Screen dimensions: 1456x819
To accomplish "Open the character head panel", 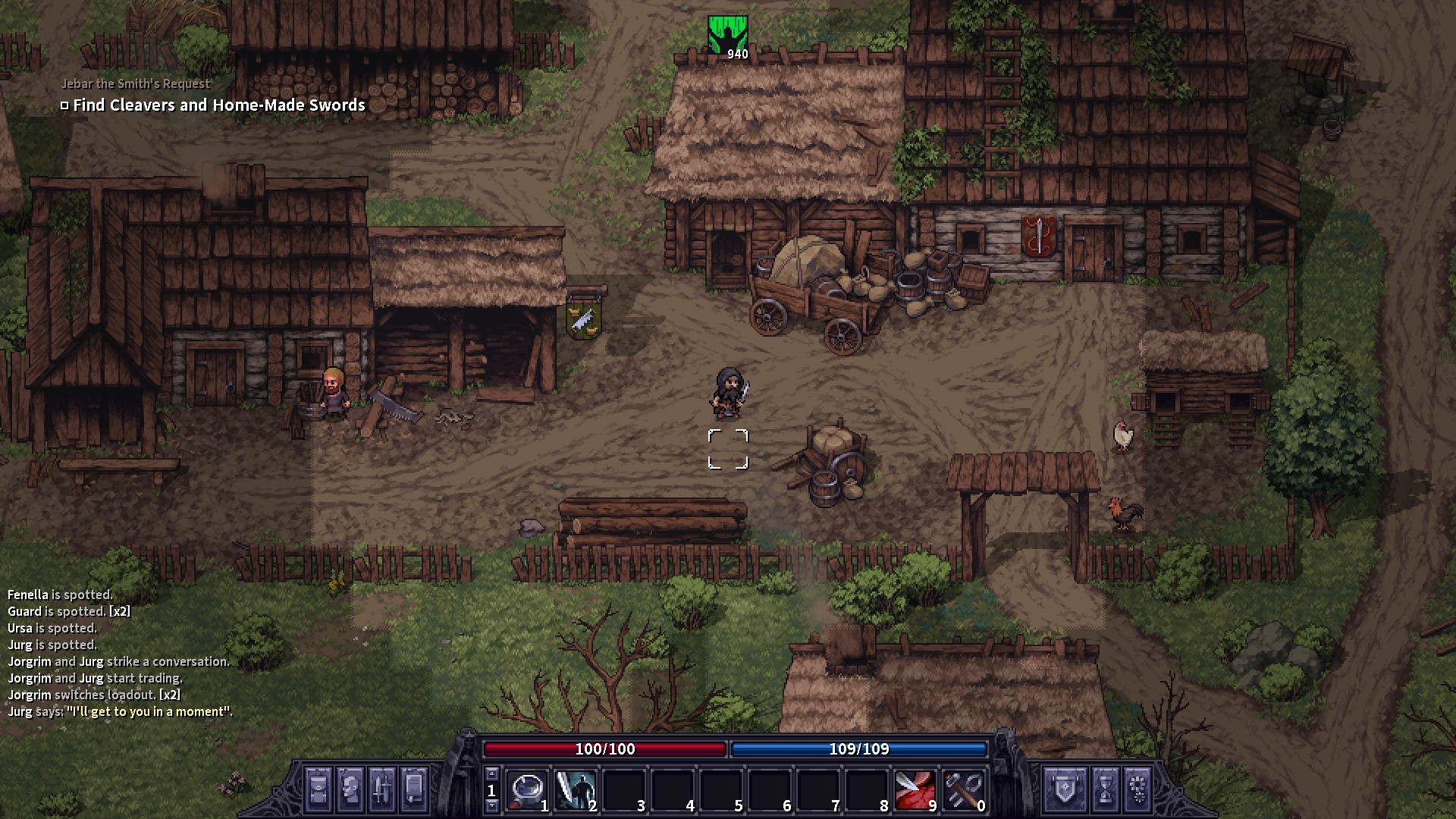I will coord(350,789).
